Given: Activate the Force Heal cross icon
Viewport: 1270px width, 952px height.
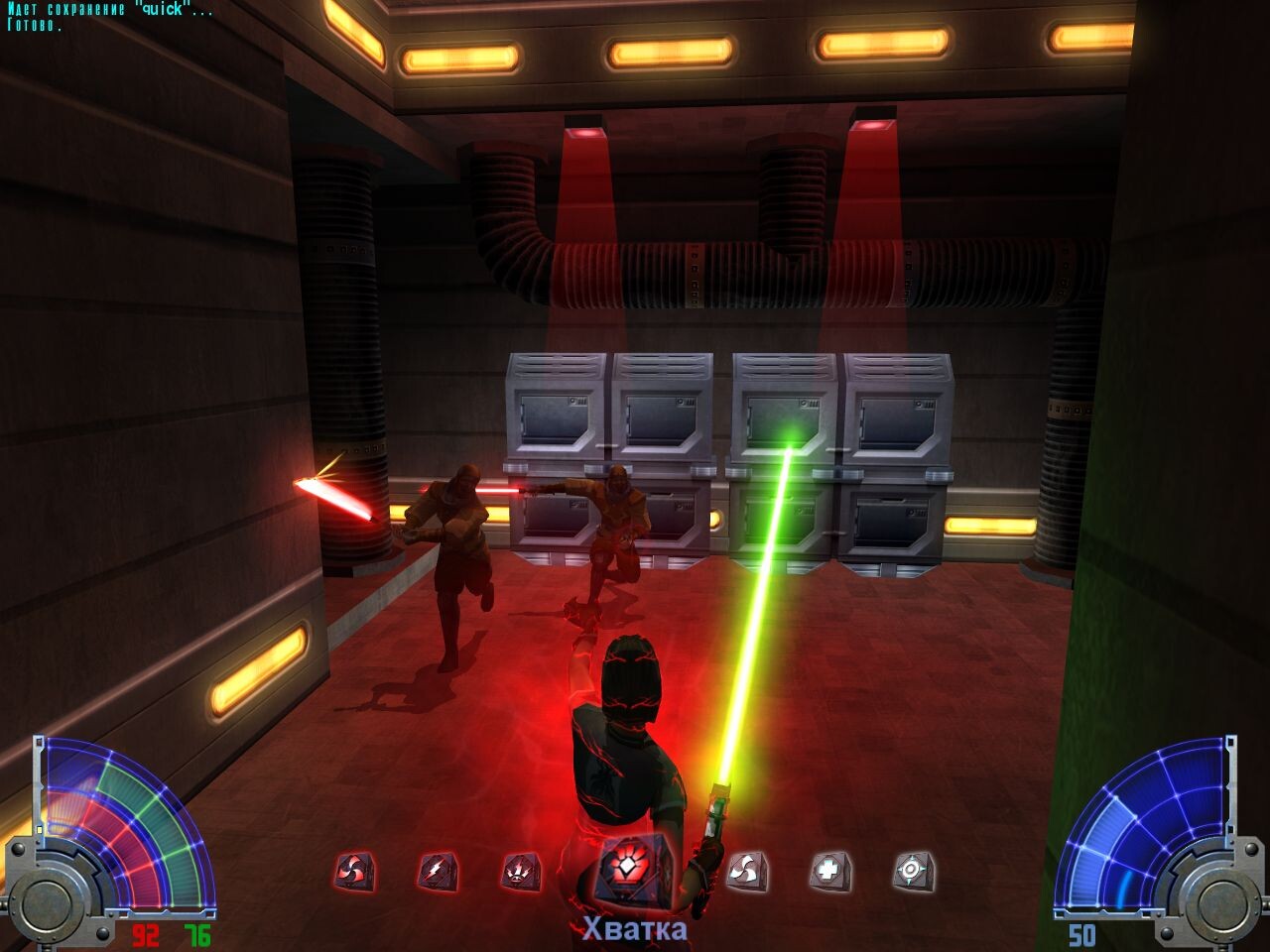Looking at the screenshot, I should tap(829, 872).
